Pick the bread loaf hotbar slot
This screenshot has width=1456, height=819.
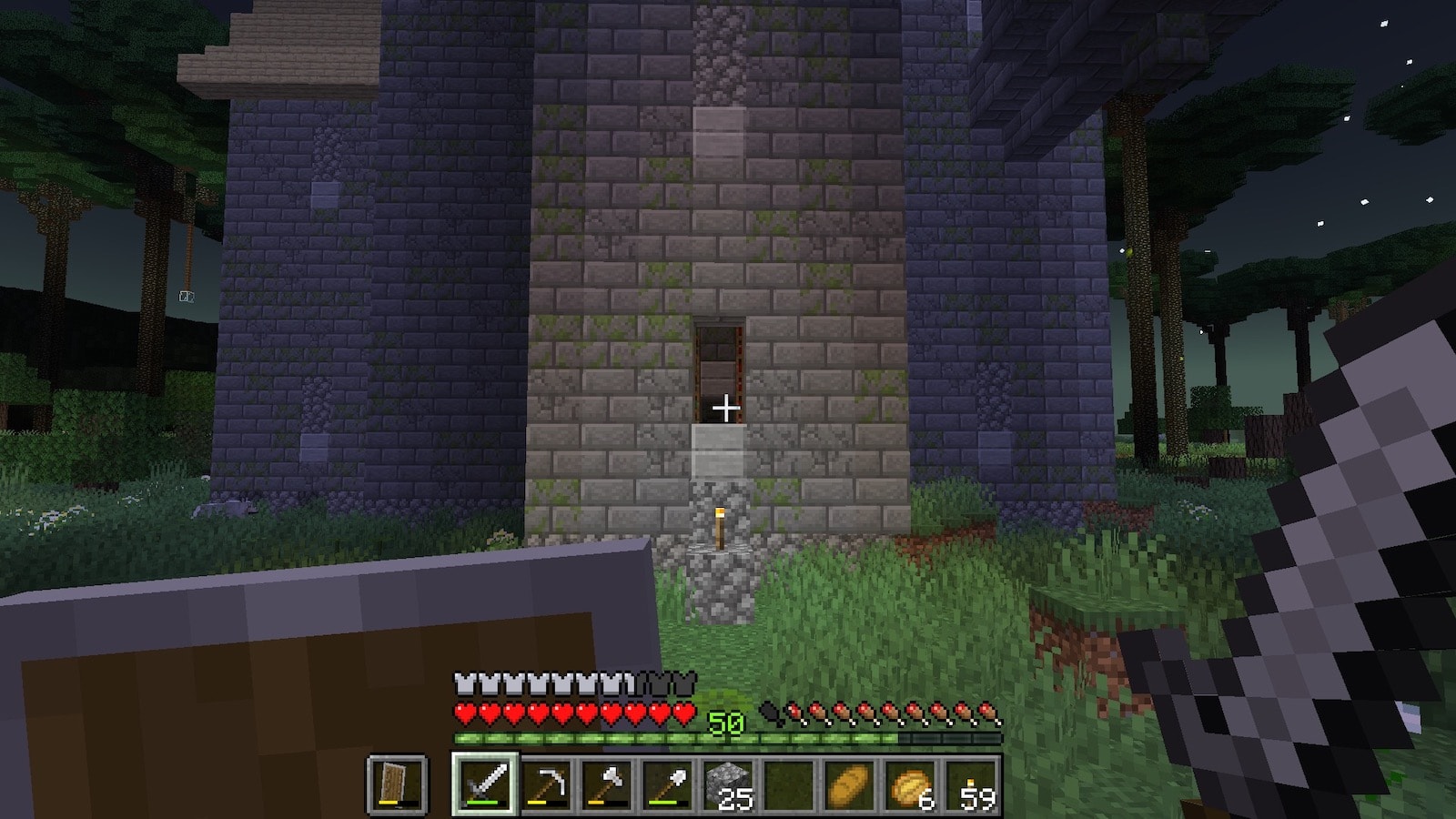coord(851,784)
